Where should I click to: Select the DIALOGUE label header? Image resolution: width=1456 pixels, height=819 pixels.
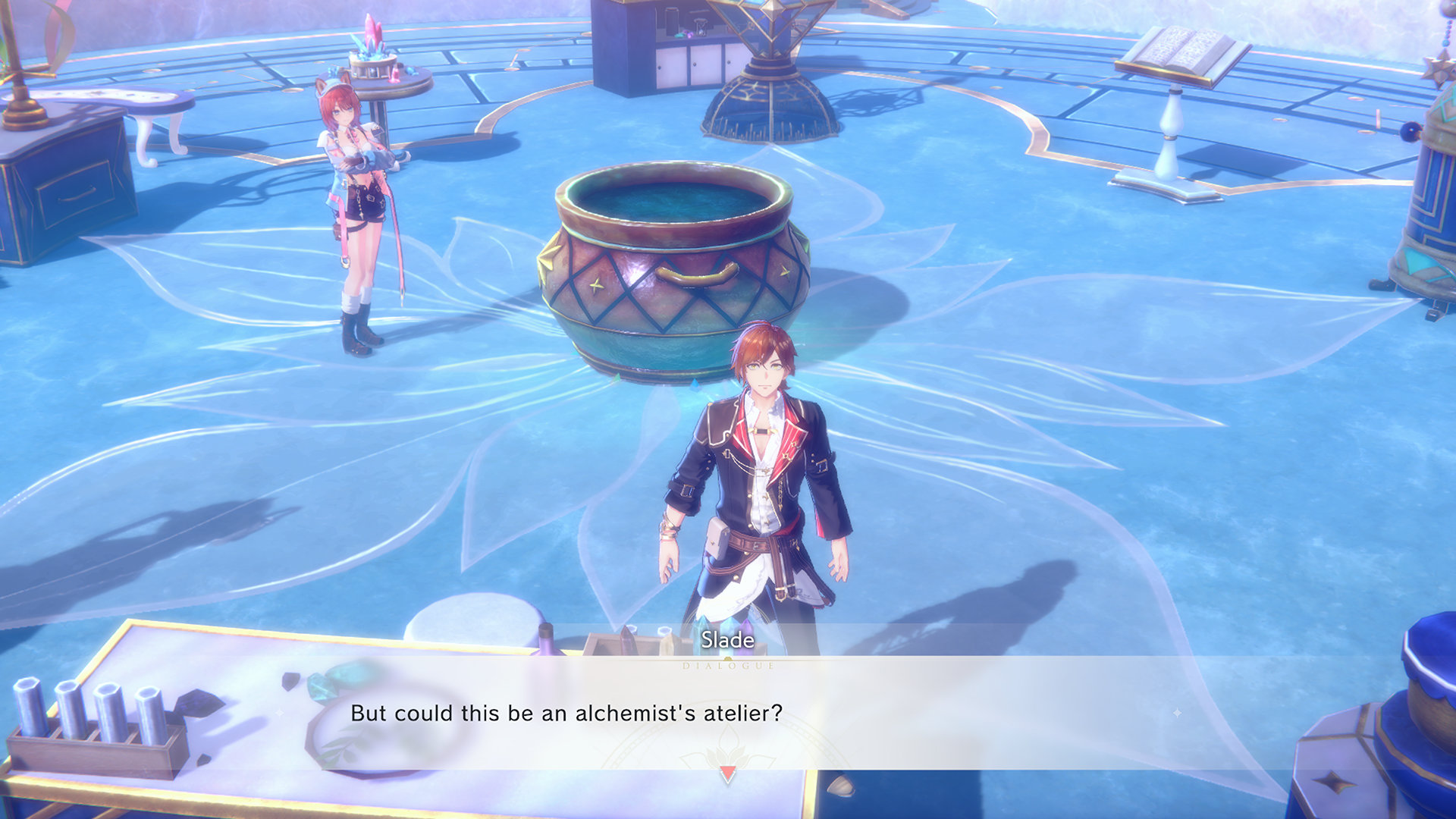coord(727,665)
